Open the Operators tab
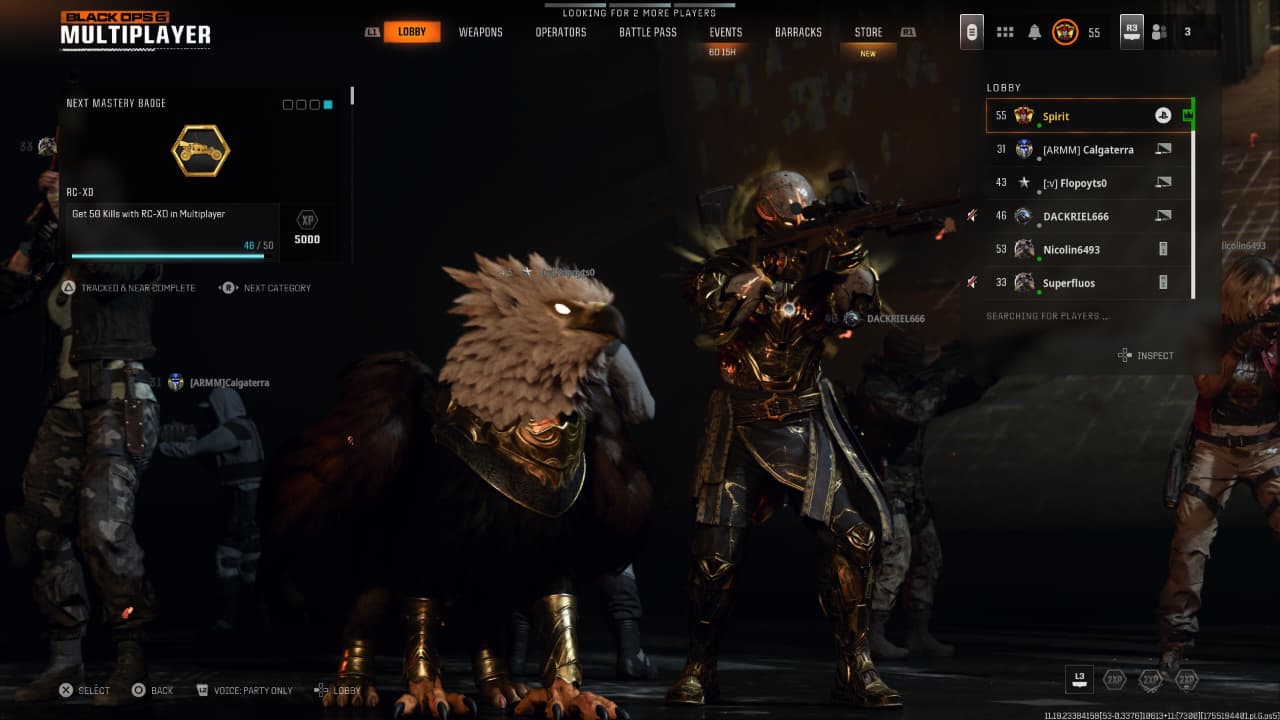Viewport: 1280px width, 720px height. (560, 32)
